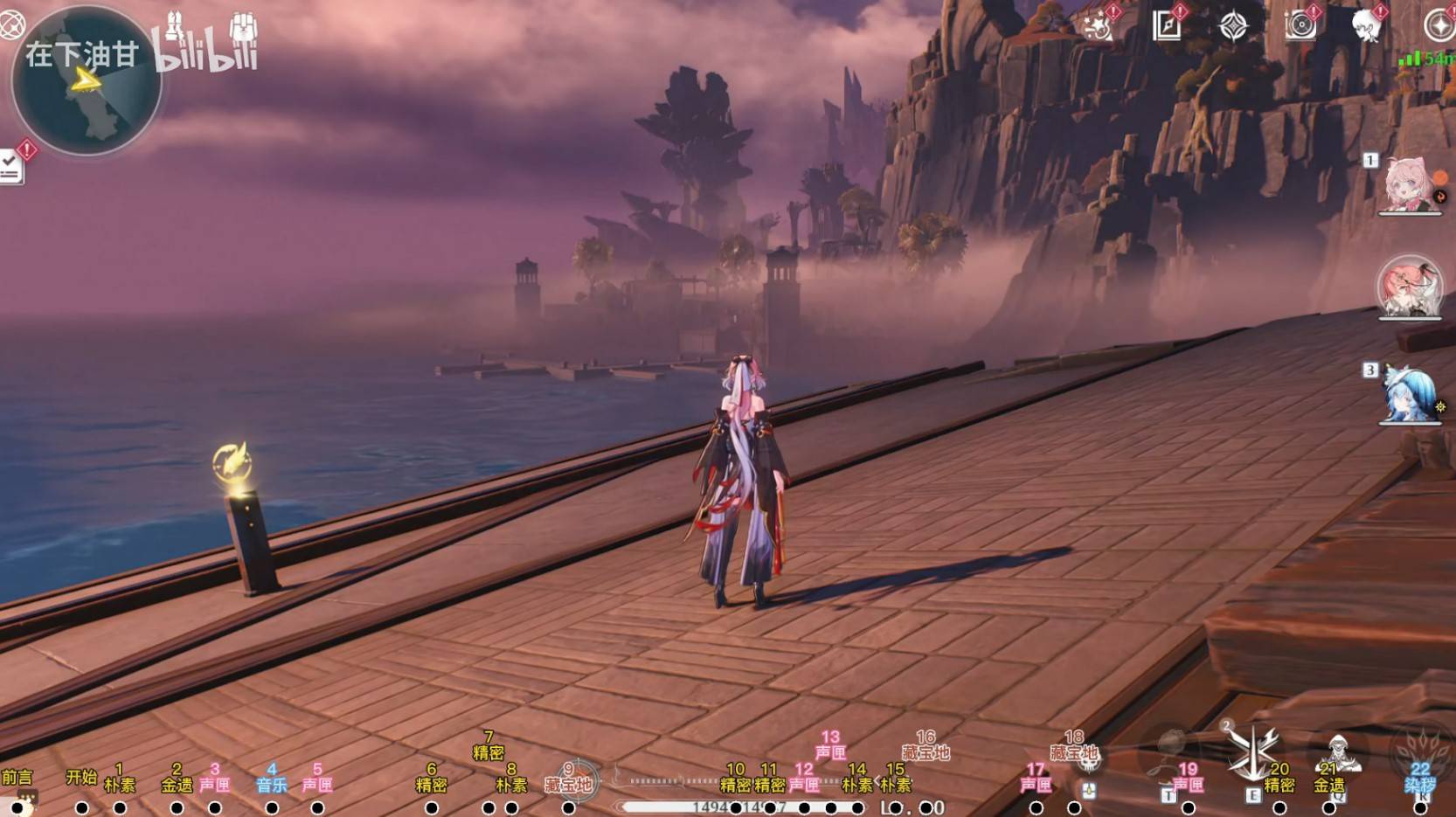
Task: Open the events star icon
Action: (x=1099, y=26)
